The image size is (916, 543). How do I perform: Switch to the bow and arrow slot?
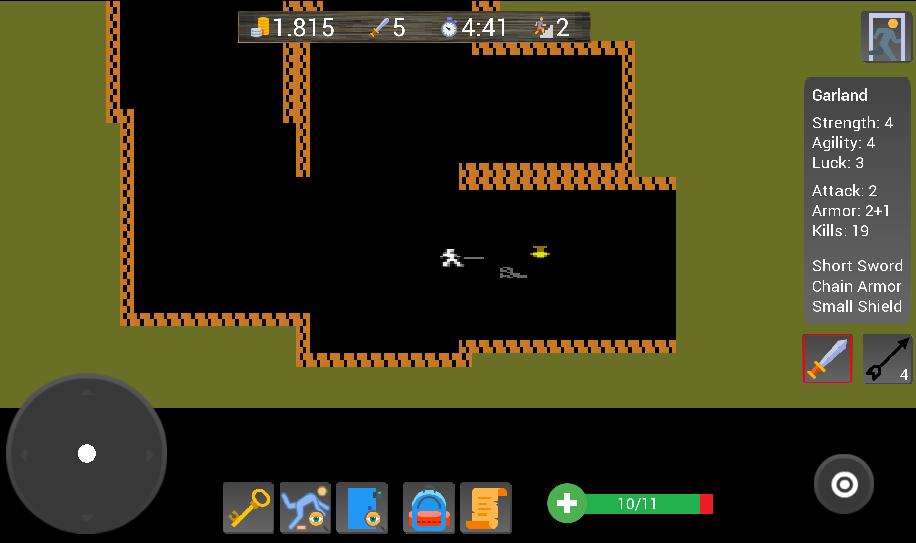tap(887, 359)
